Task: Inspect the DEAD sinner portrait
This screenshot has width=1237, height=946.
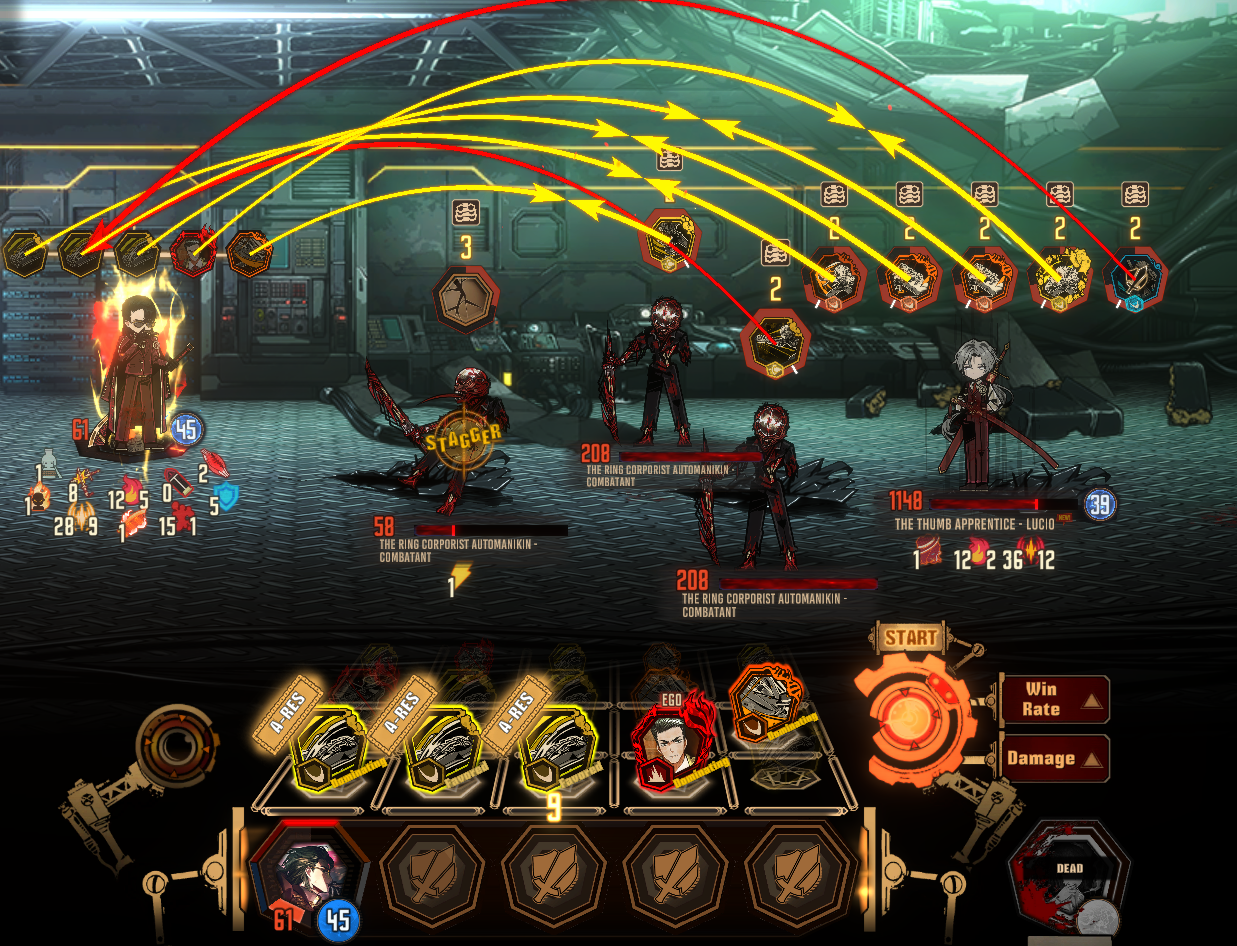Action: [1069, 882]
